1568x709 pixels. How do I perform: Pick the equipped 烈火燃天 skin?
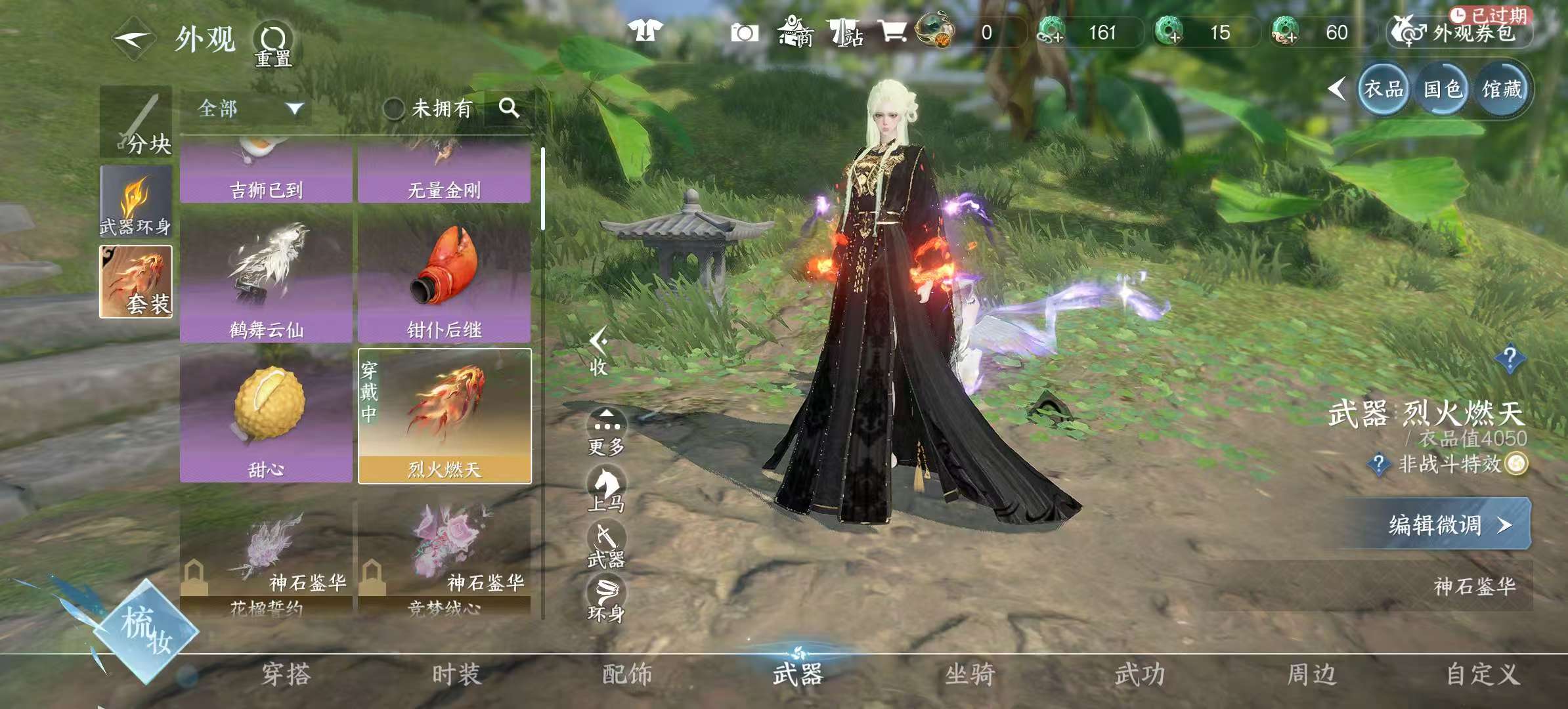tap(445, 416)
